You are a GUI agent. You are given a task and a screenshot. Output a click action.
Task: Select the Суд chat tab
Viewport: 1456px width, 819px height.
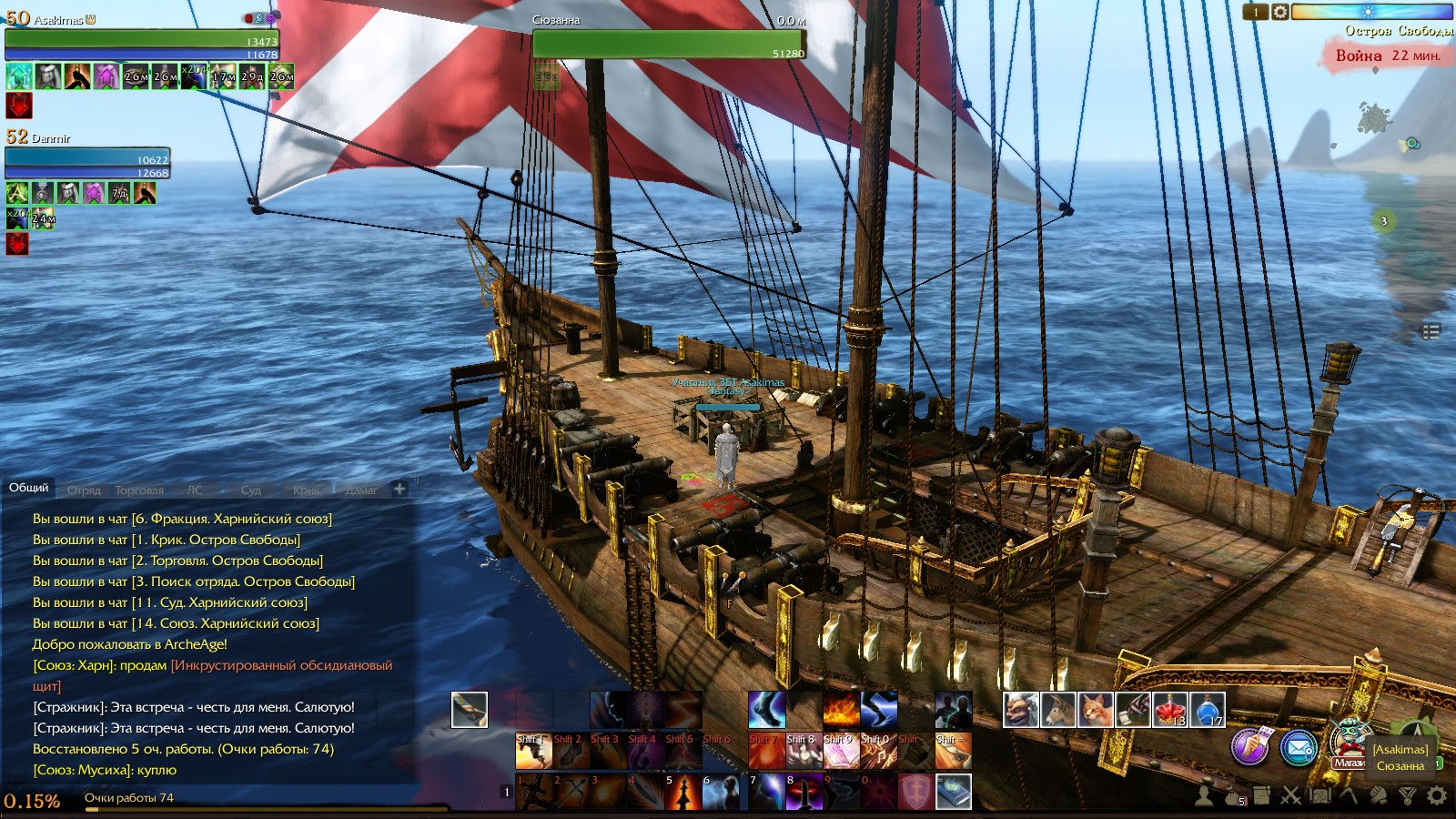tap(251, 490)
